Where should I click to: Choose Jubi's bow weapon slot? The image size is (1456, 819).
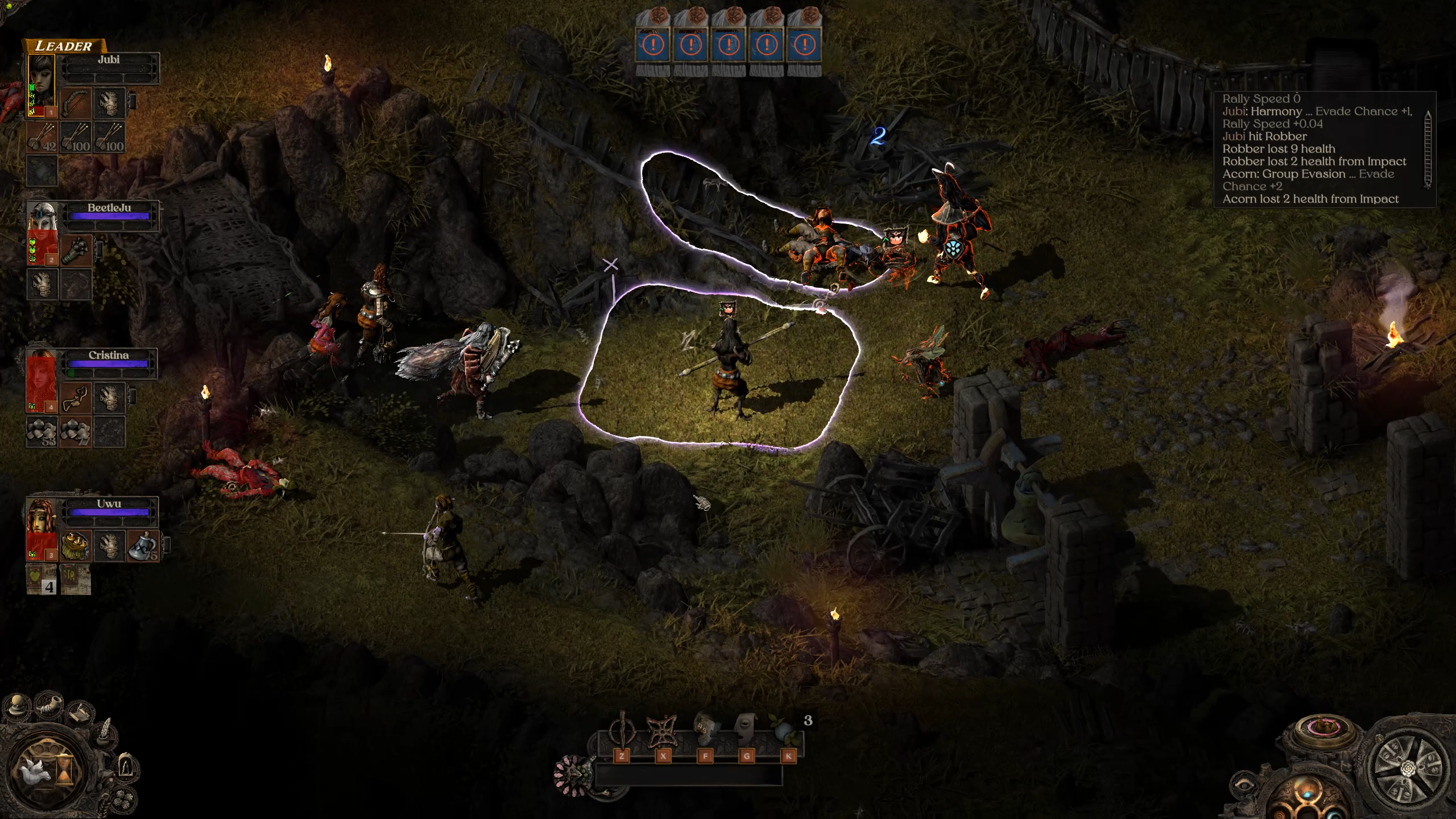(x=76, y=103)
